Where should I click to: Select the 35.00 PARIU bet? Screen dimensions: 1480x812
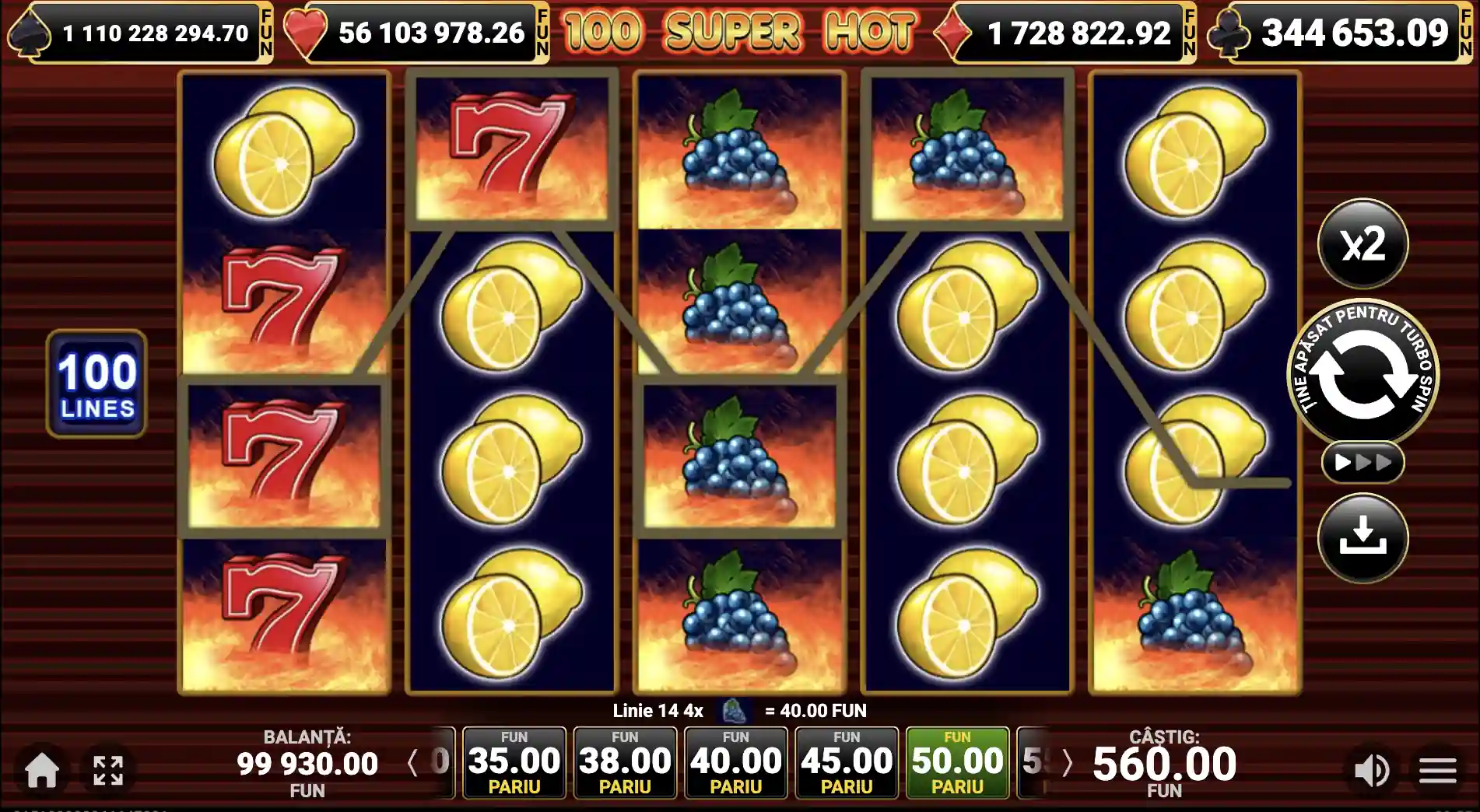(x=512, y=761)
